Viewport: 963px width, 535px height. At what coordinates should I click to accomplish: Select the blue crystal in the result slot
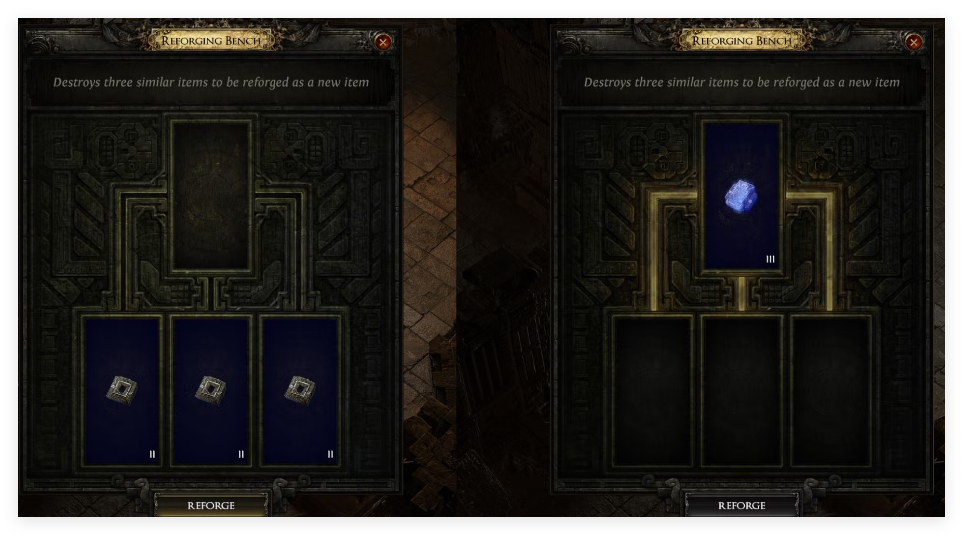pos(741,197)
